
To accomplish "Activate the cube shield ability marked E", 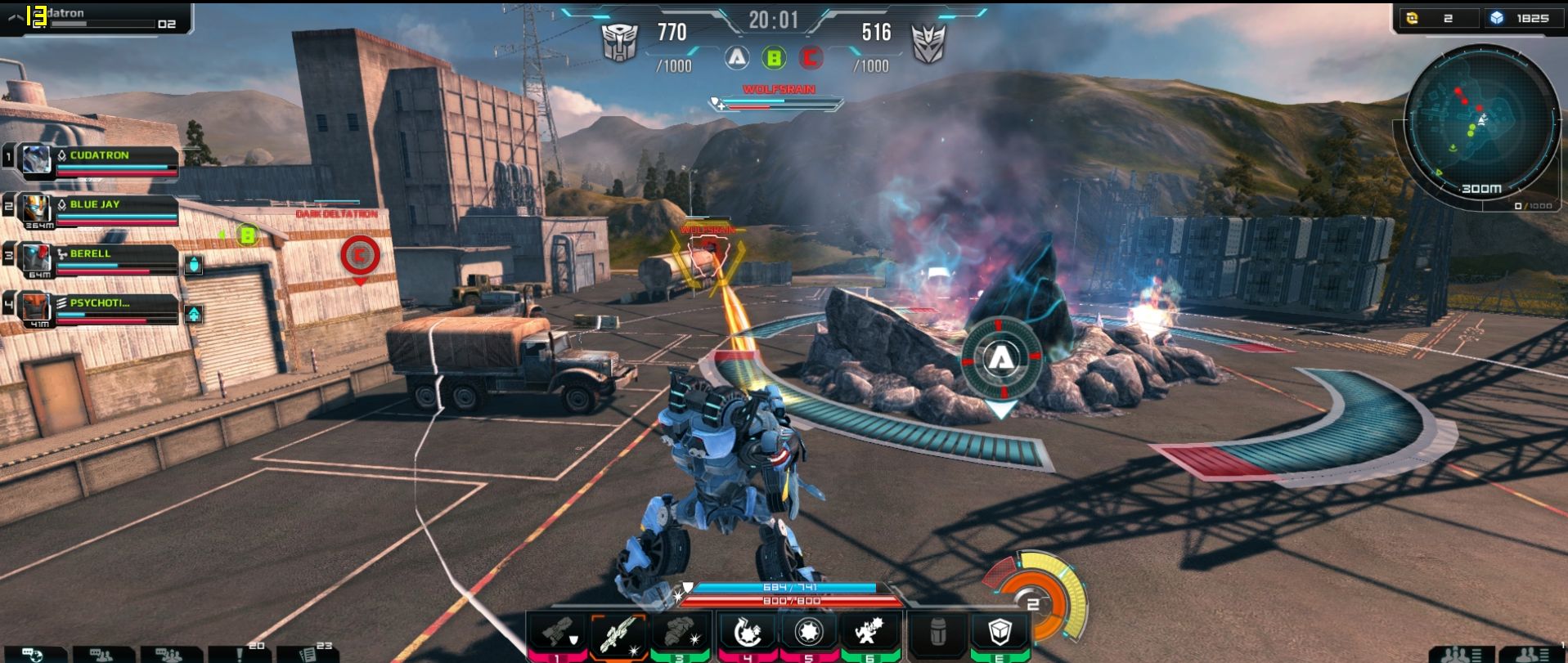I will [1000, 632].
